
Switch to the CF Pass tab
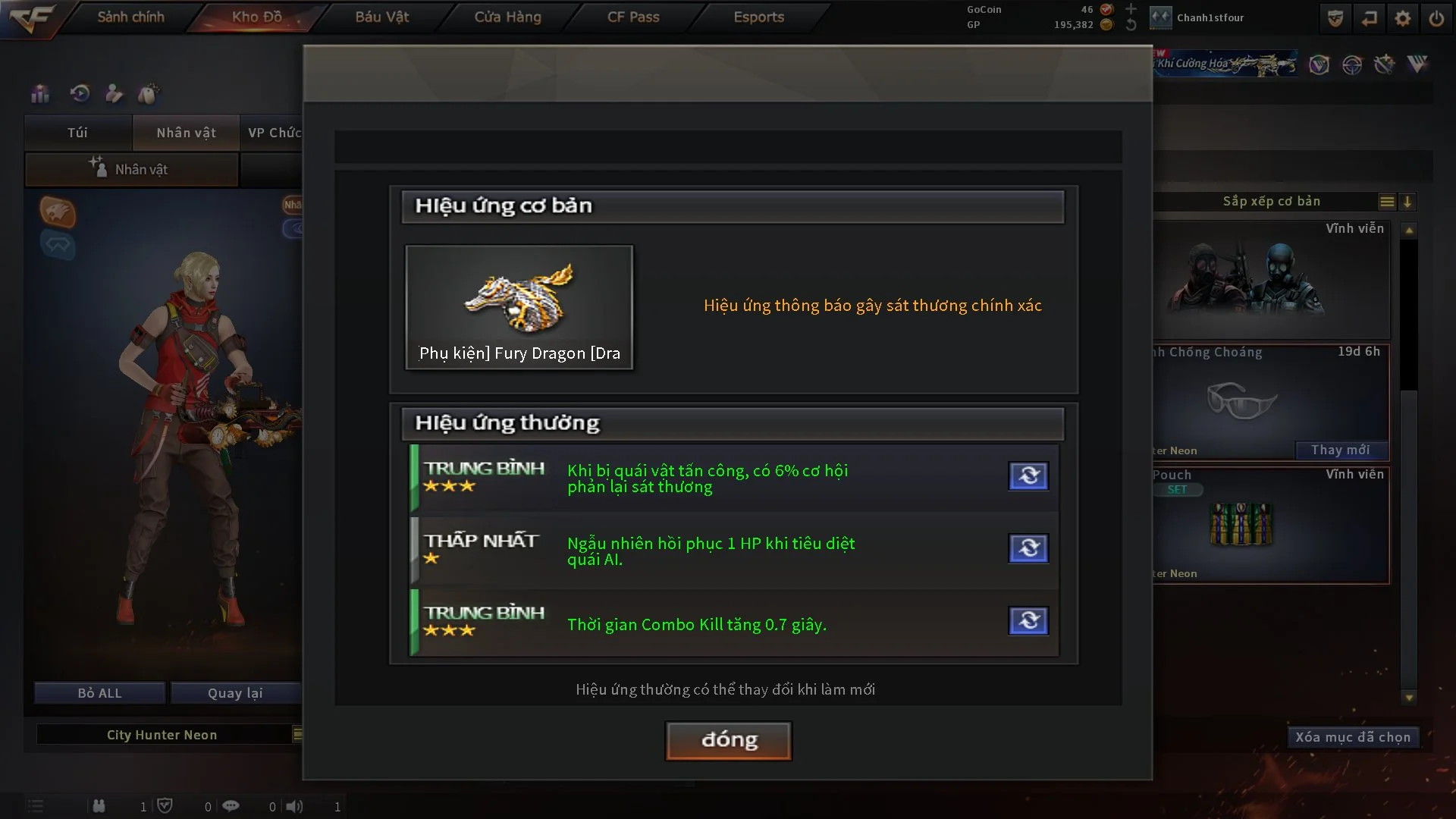click(x=633, y=17)
